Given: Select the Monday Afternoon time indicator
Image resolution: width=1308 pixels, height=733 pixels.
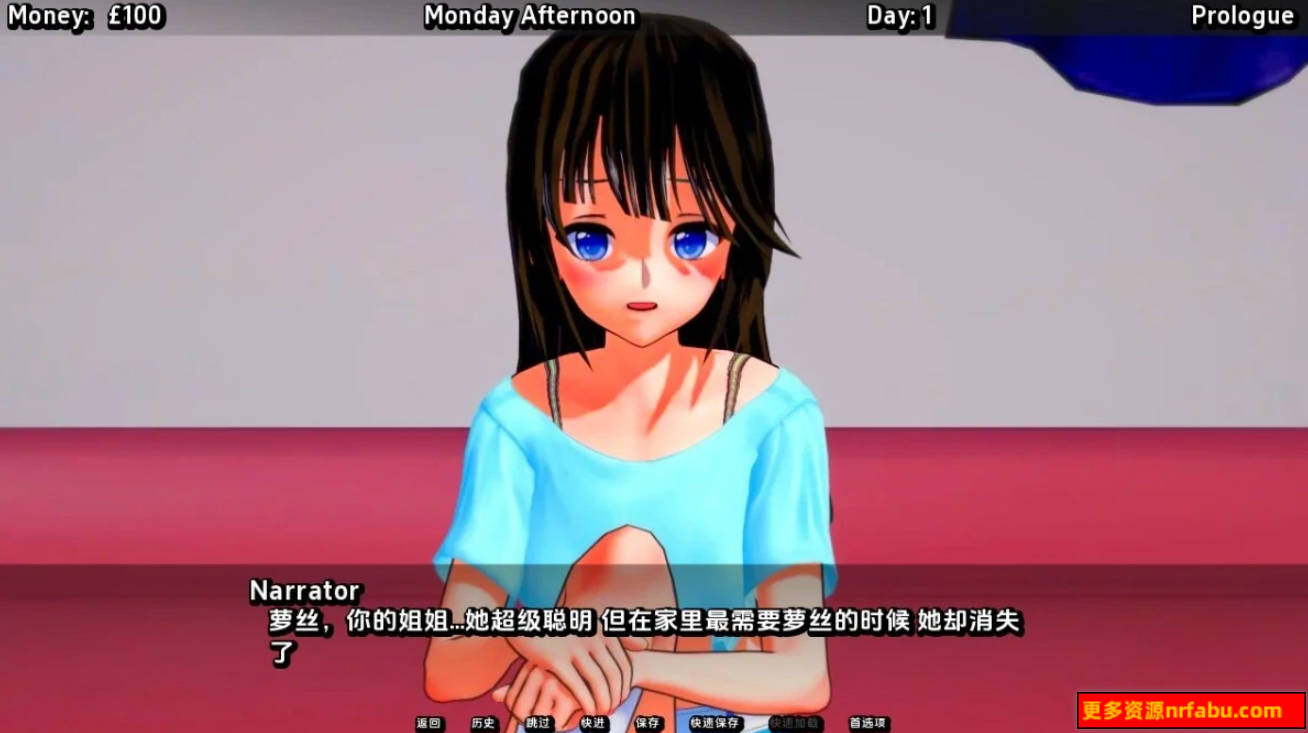Looking at the screenshot, I should (529, 16).
